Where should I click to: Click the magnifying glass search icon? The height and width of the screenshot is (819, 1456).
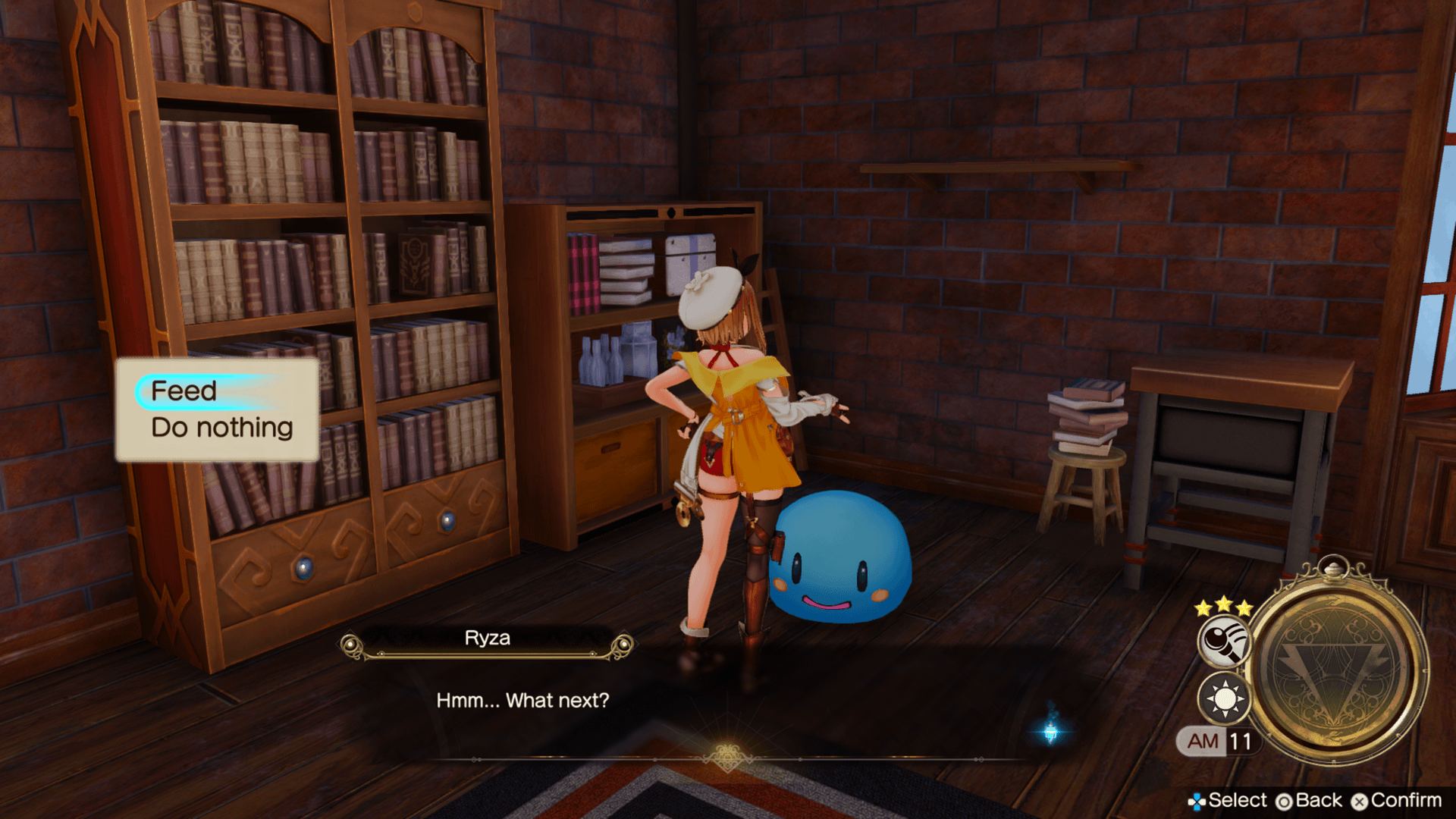pos(1225,642)
